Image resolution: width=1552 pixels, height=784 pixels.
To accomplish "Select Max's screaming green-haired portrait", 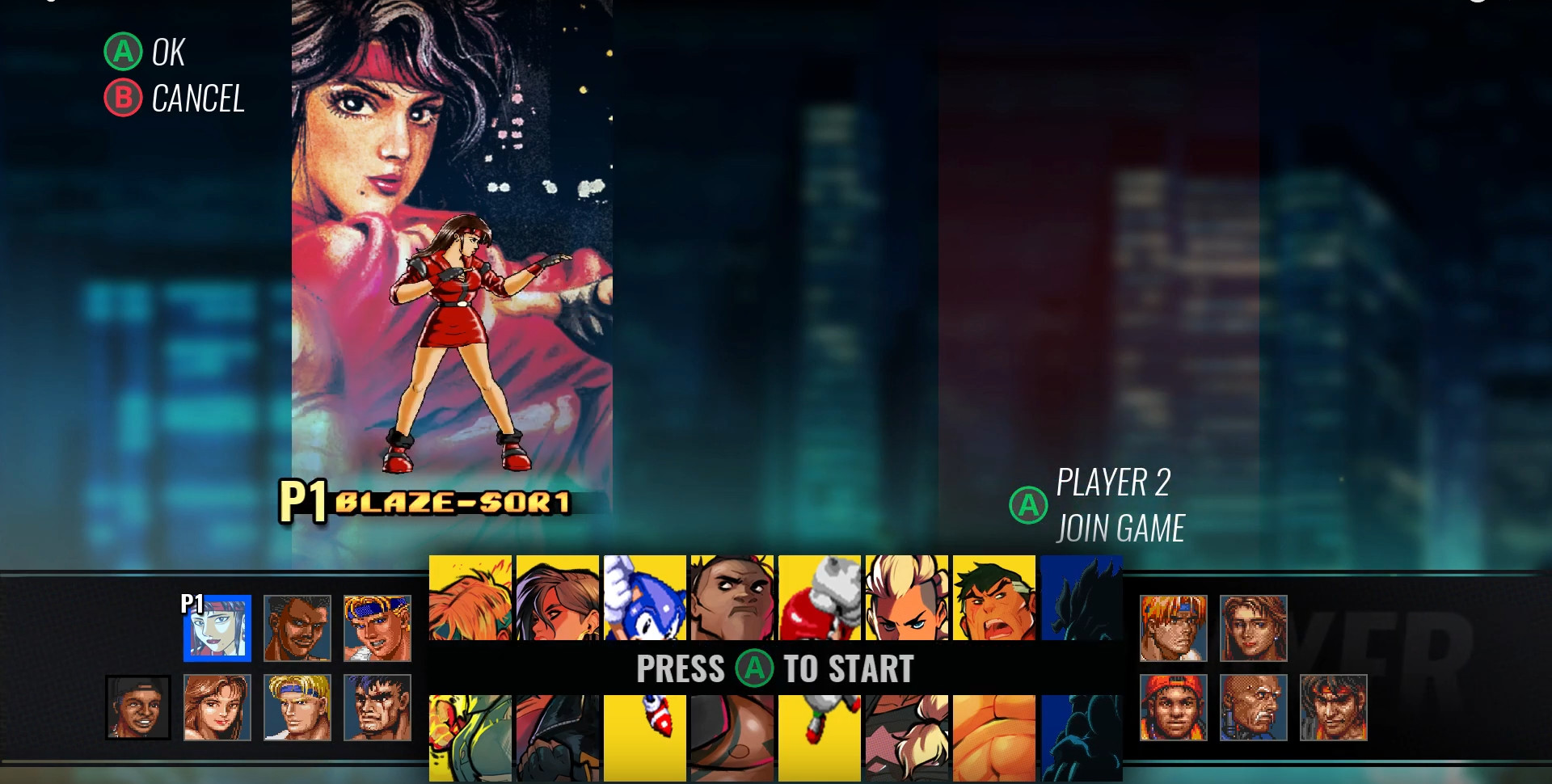I will [993, 596].
